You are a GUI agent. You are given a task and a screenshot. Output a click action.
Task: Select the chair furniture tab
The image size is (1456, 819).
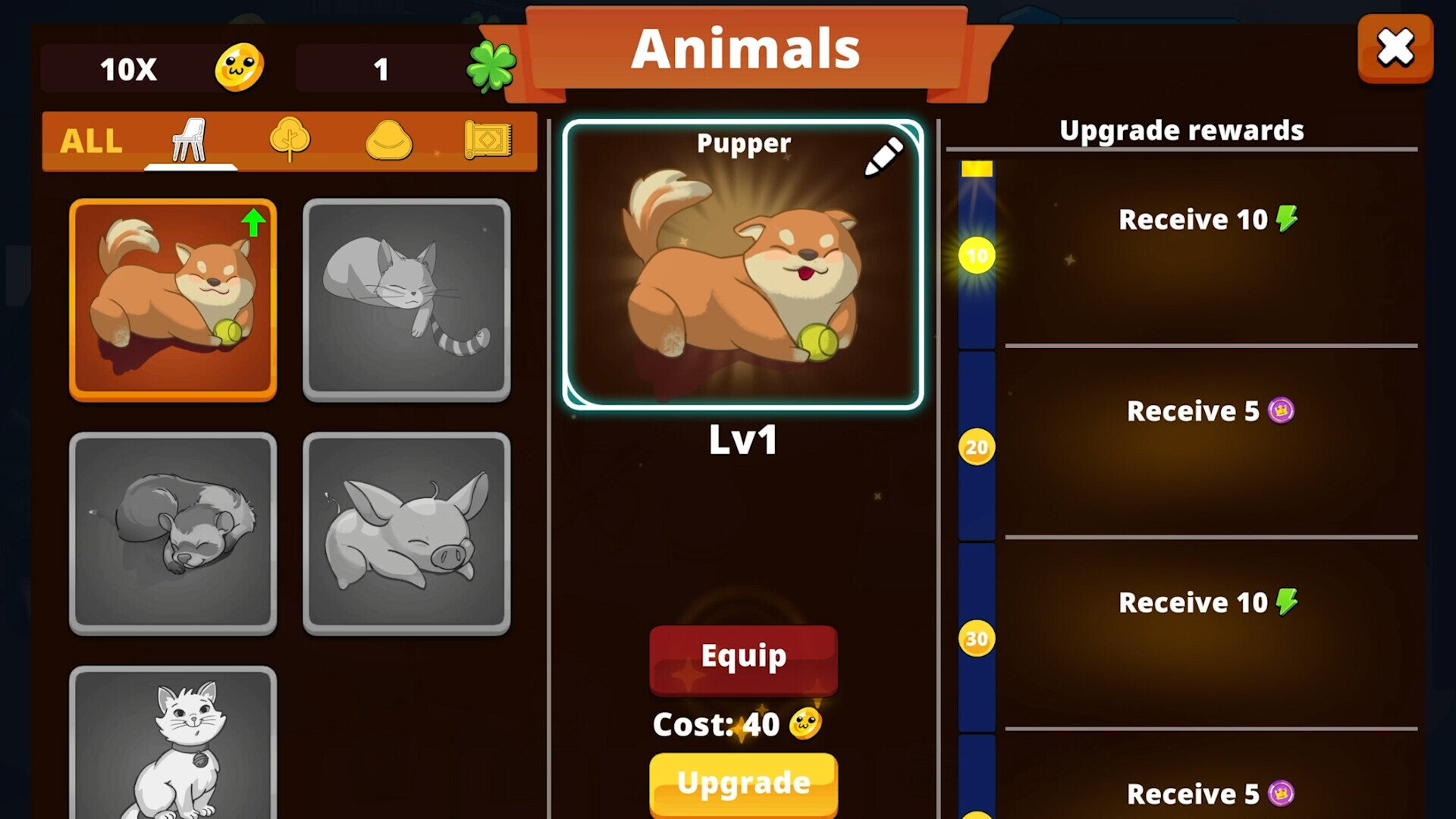click(x=189, y=141)
